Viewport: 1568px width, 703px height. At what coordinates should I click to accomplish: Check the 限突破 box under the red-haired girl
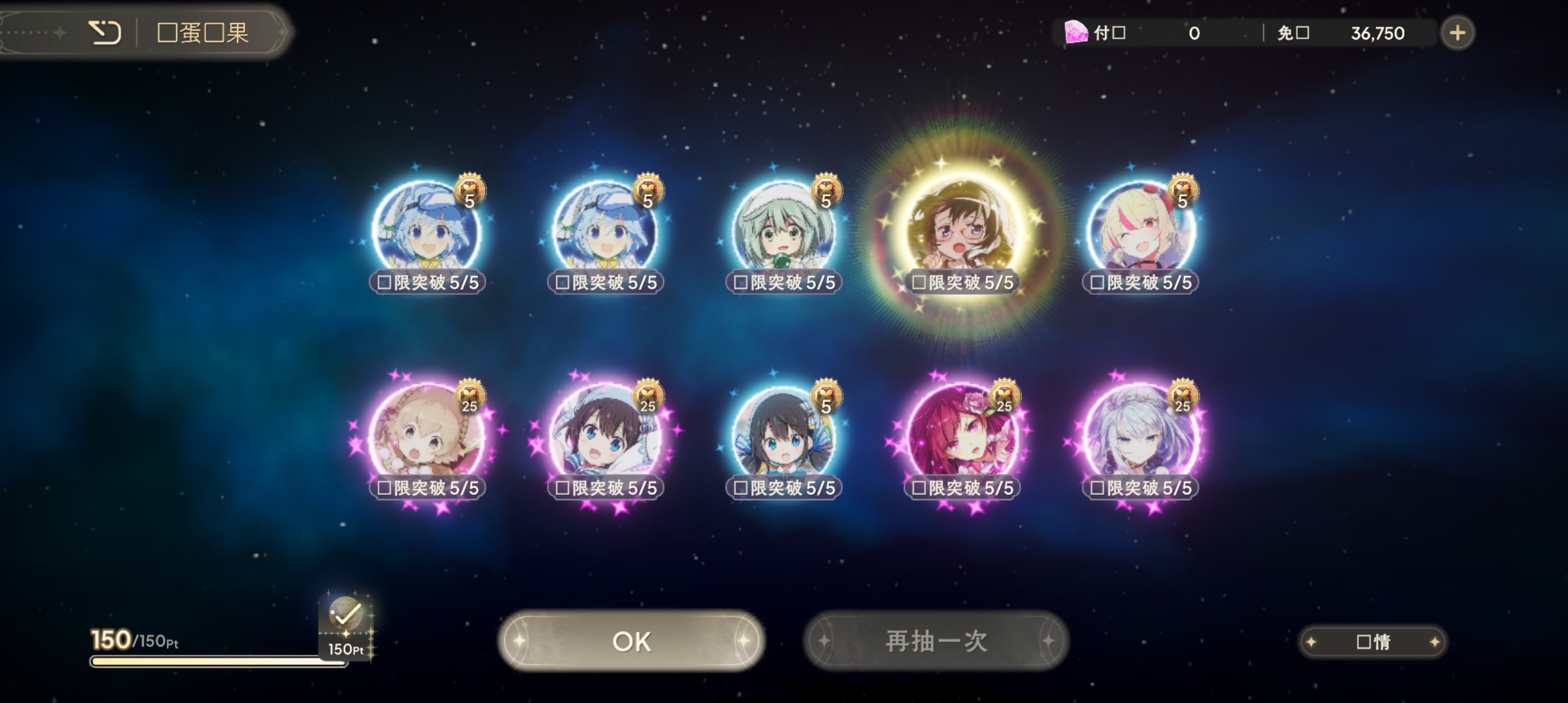(917, 486)
